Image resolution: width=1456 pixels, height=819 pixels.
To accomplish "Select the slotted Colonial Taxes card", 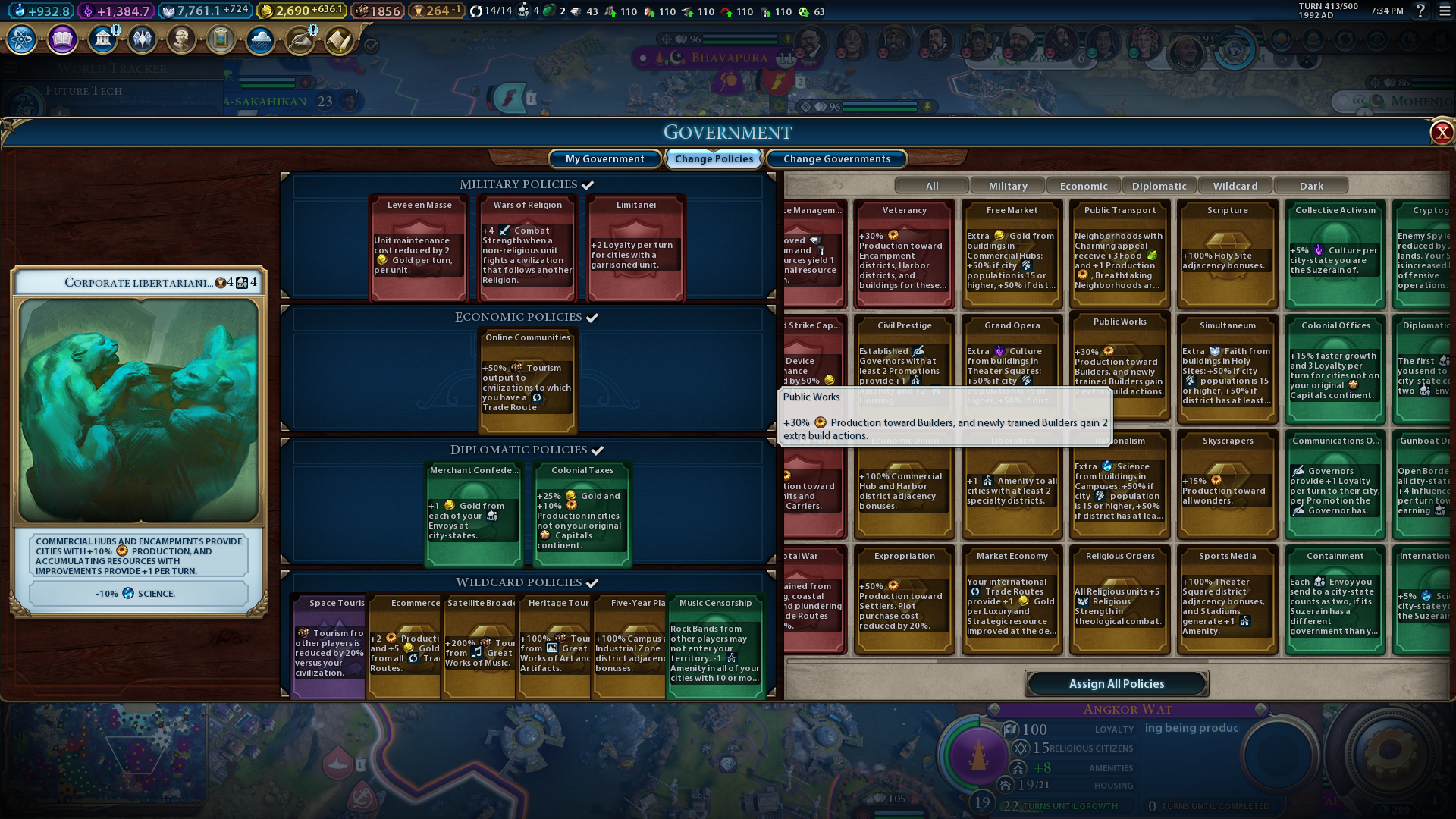I will (x=582, y=513).
